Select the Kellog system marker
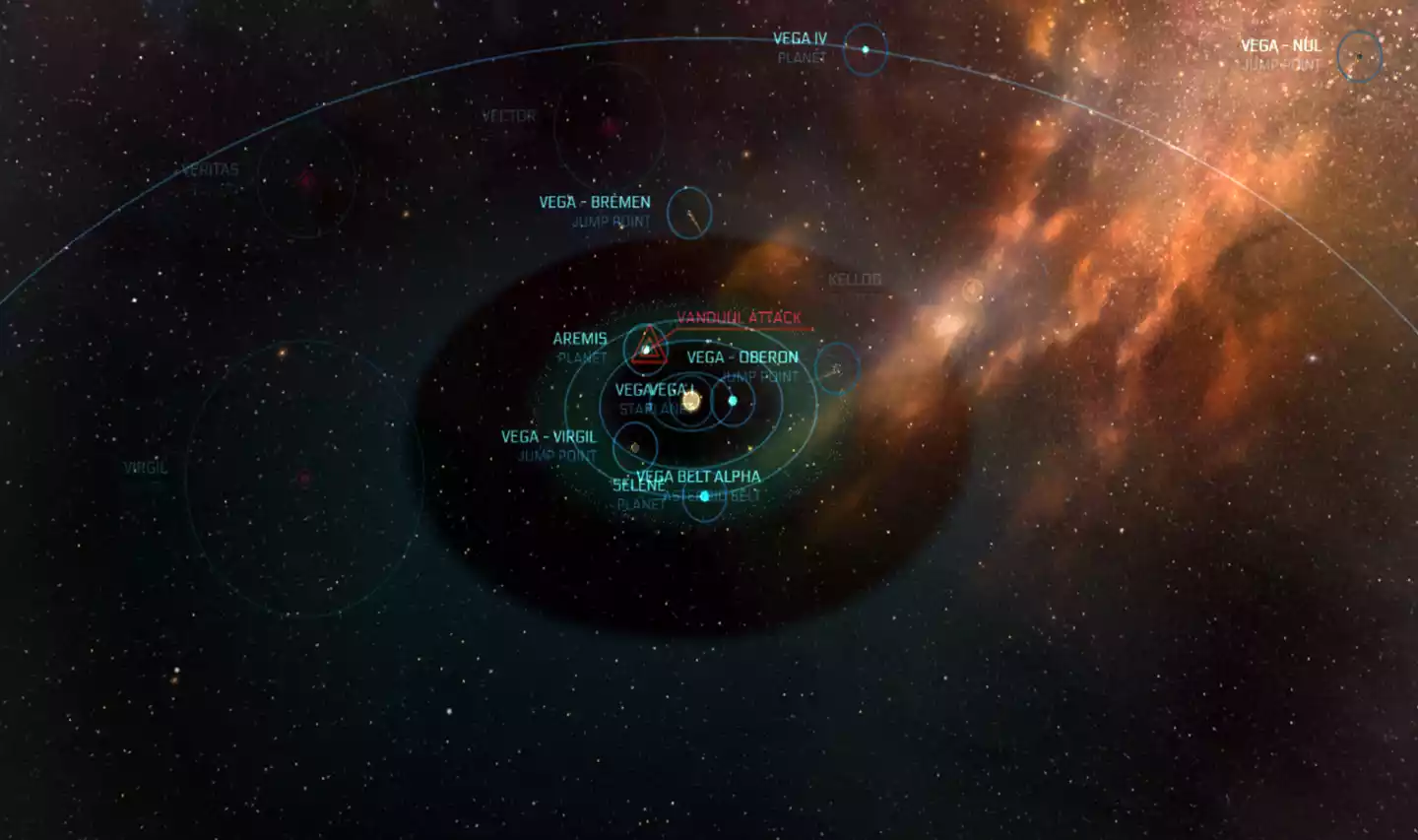This screenshot has height=840, width=1418. tap(972, 290)
